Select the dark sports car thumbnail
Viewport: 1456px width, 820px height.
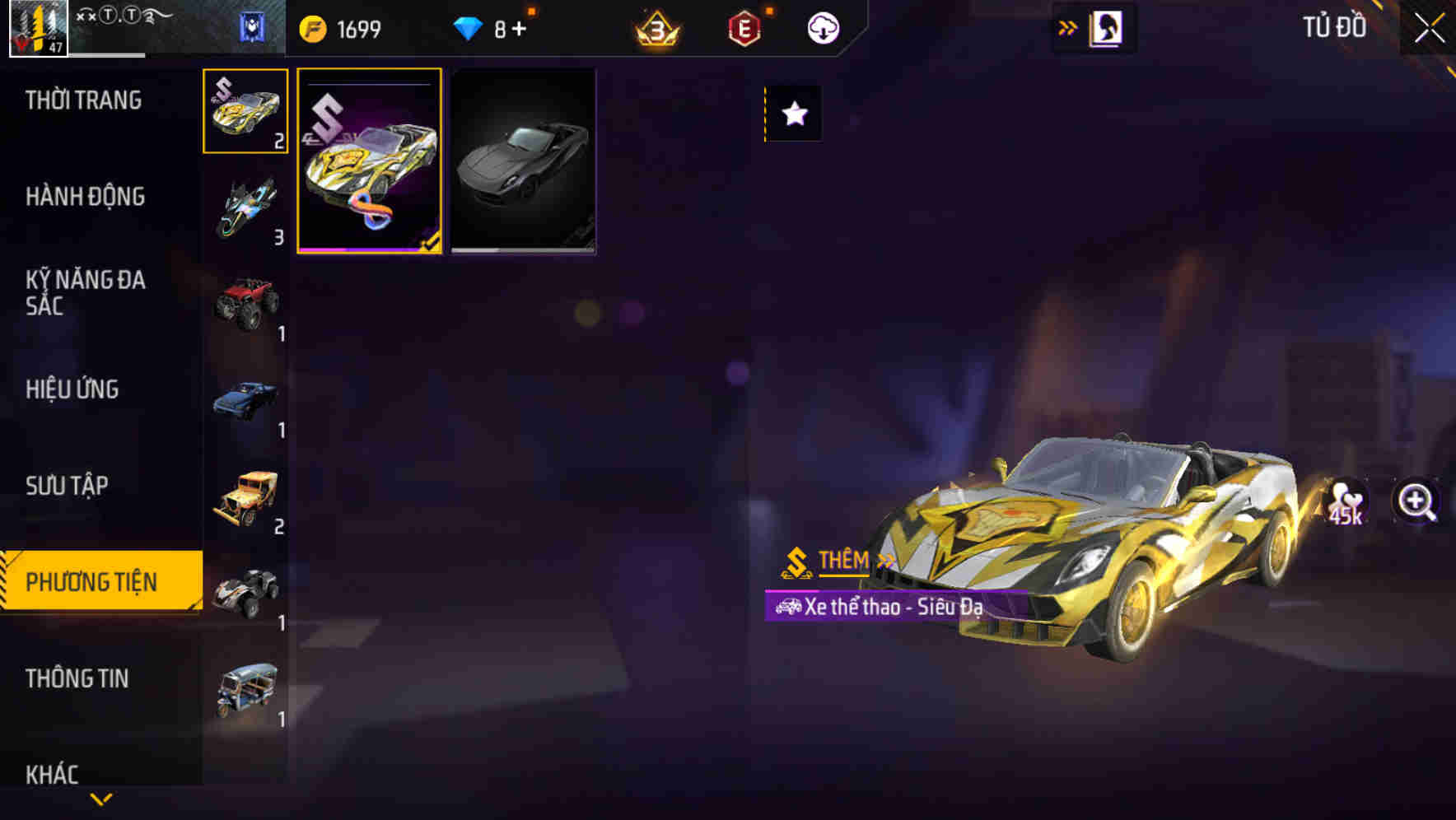(x=523, y=163)
